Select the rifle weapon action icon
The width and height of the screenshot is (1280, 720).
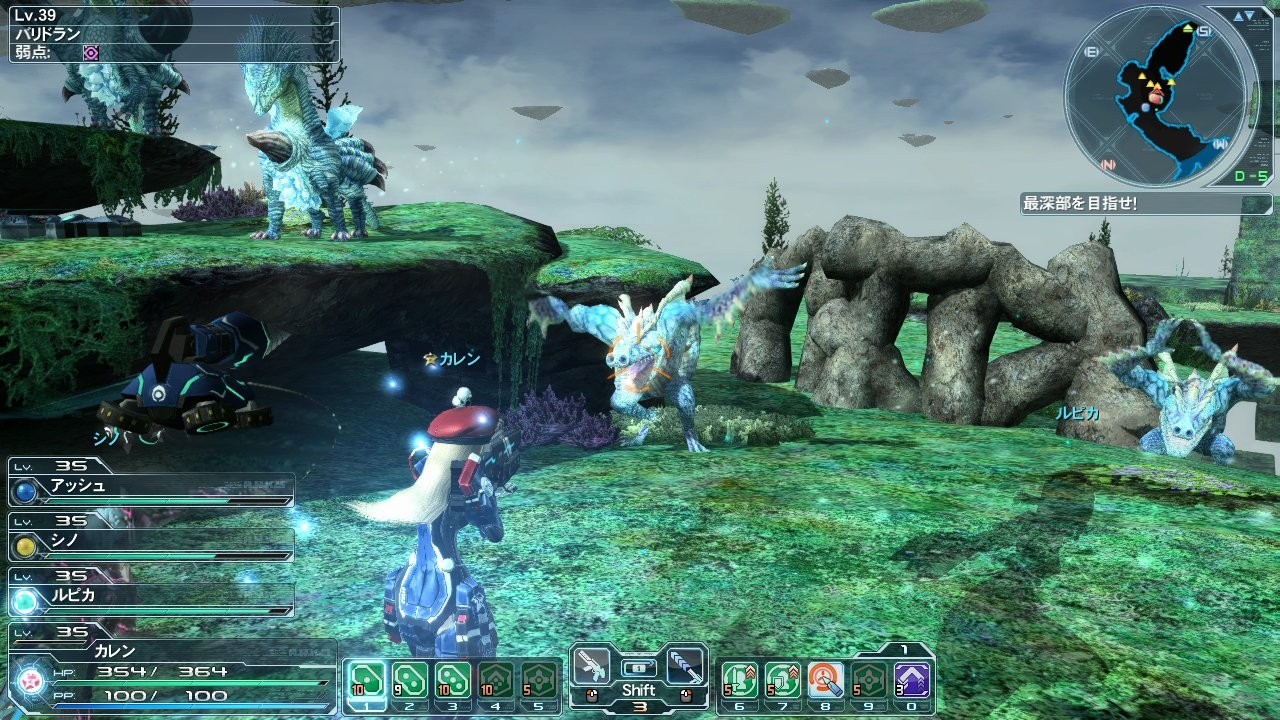(x=592, y=665)
